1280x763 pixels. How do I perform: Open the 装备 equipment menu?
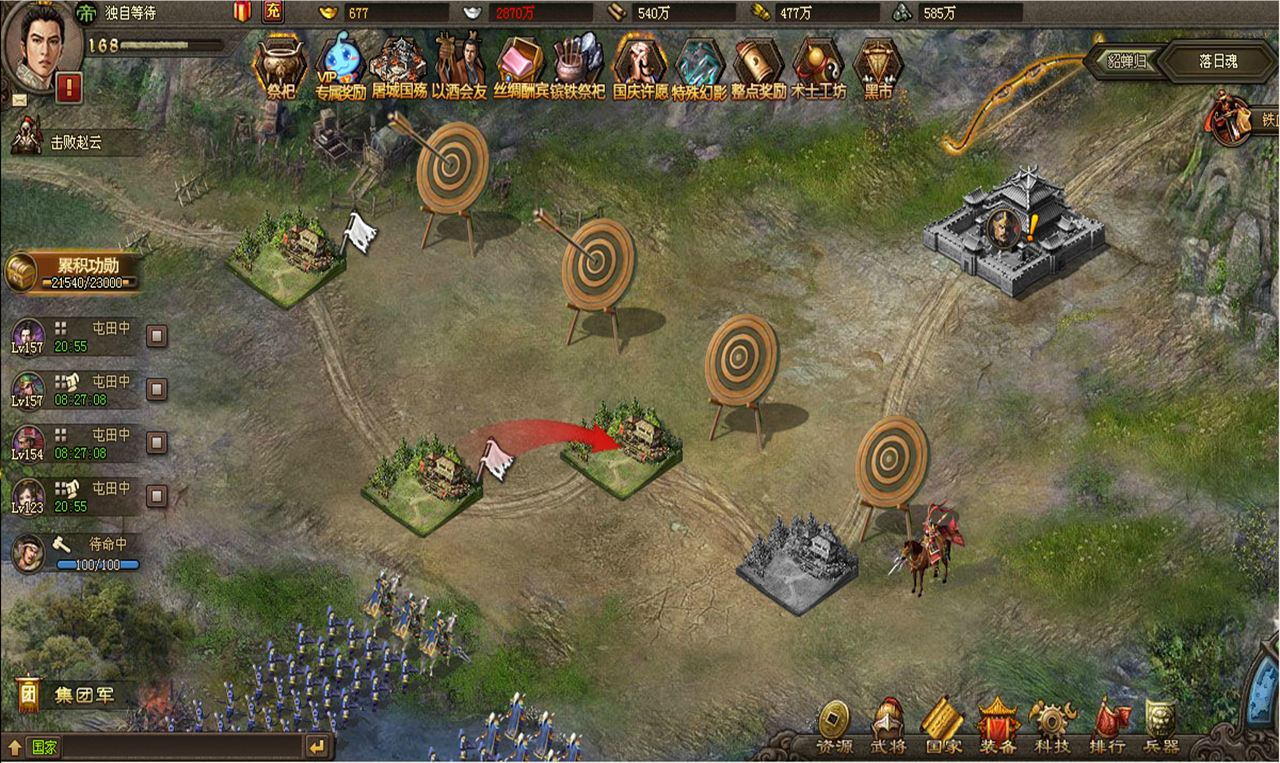pos(997,727)
